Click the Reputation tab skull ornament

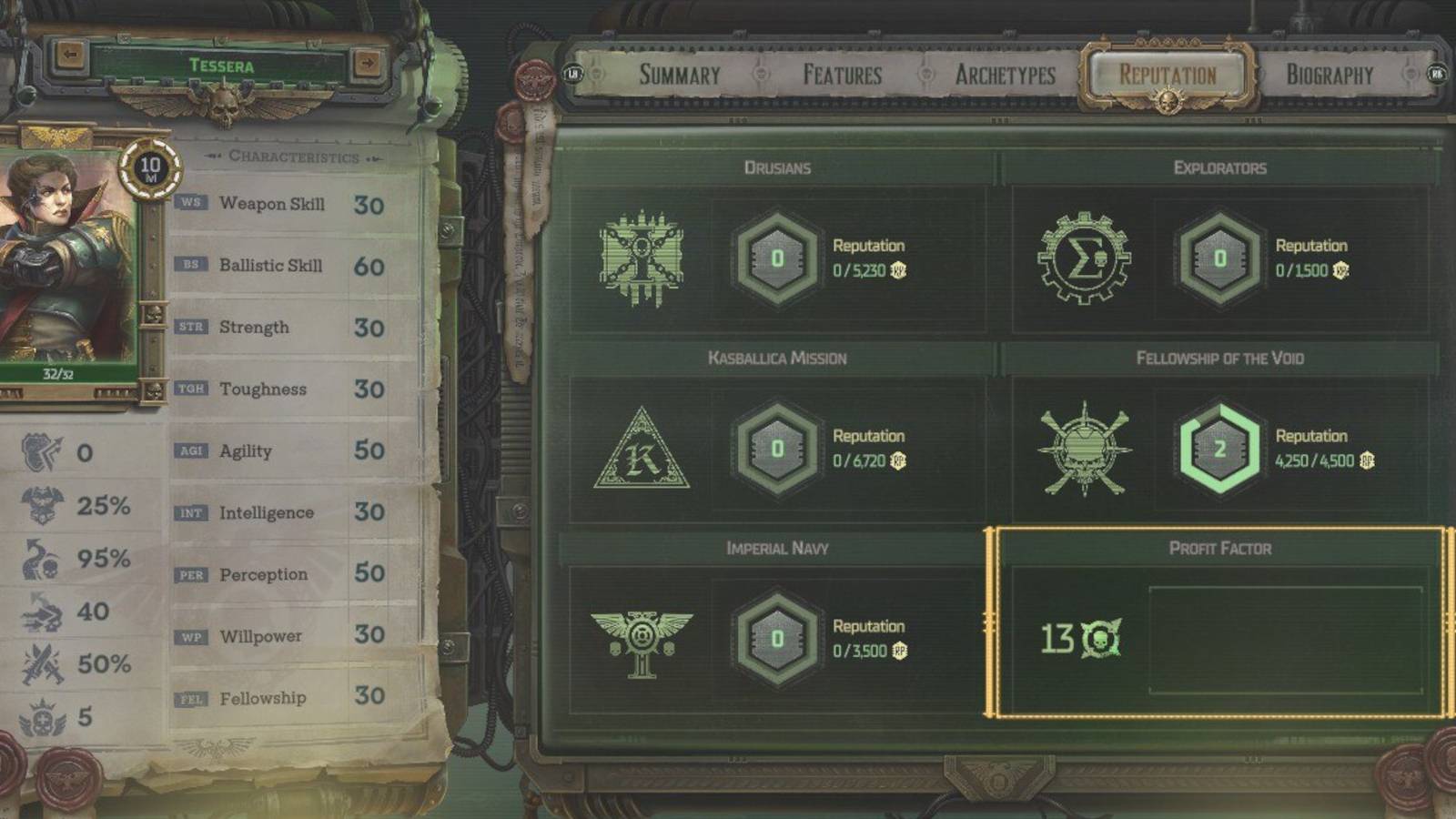coord(1166,100)
